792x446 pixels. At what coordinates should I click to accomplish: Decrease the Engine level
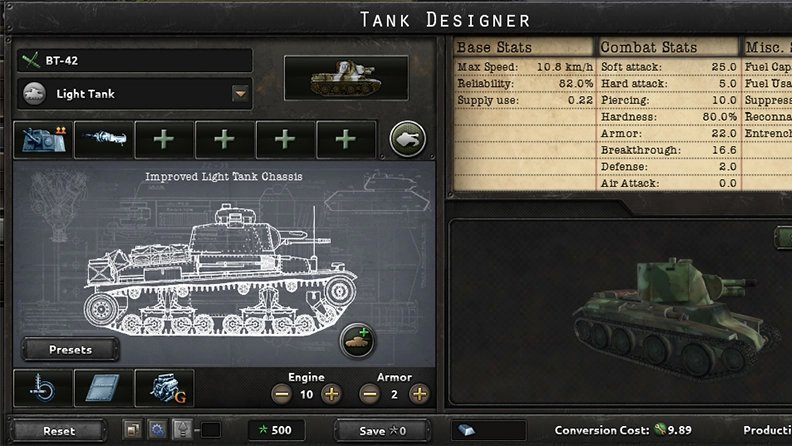(x=281, y=394)
